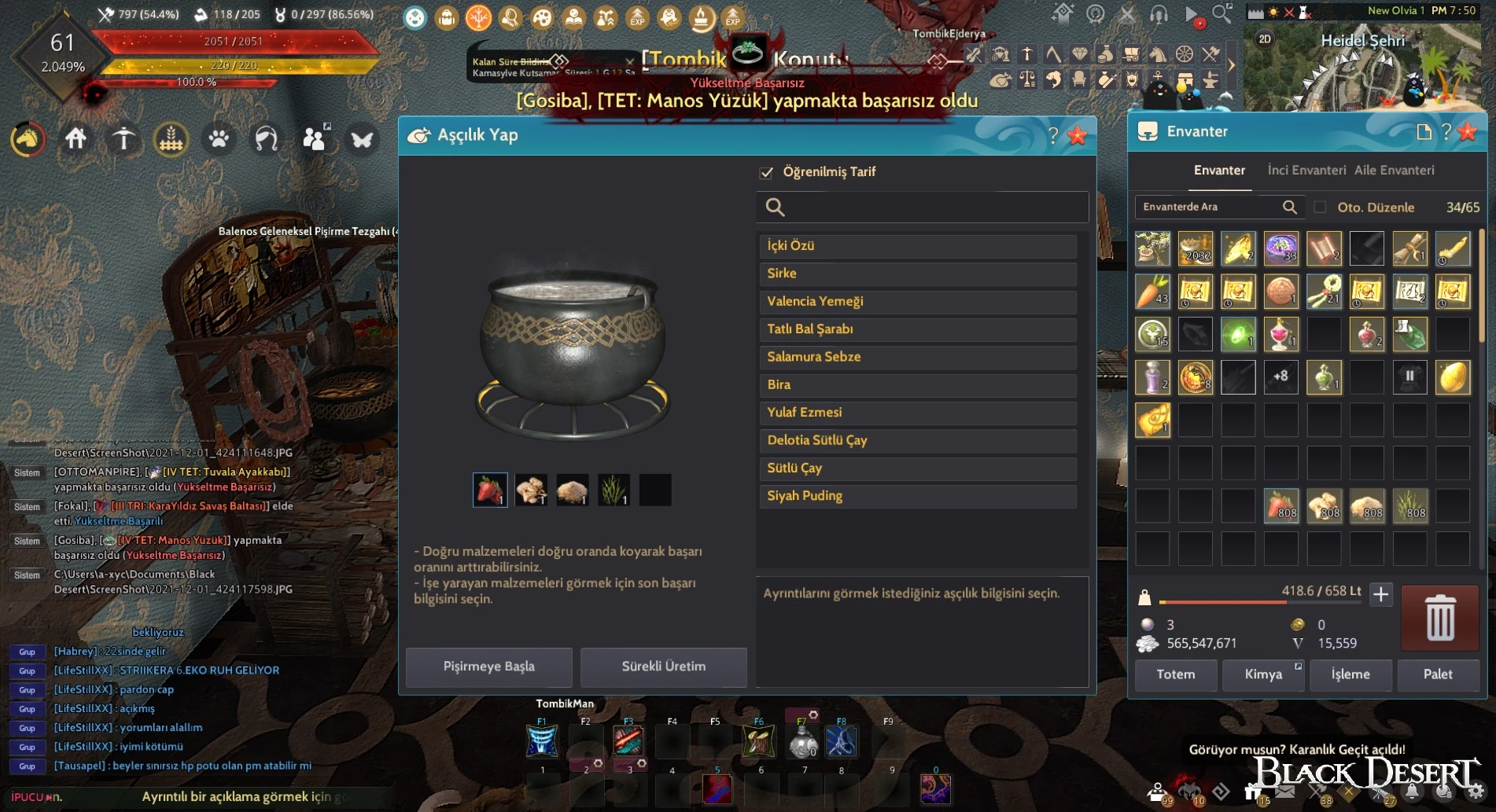Click the inventory trash can
Image resolution: width=1496 pixels, height=812 pixels.
point(1439,618)
